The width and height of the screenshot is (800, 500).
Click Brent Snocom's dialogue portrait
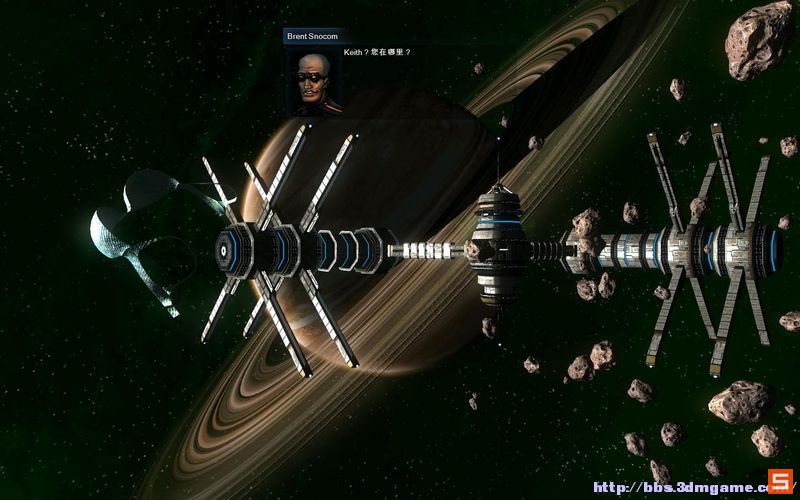pos(313,78)
